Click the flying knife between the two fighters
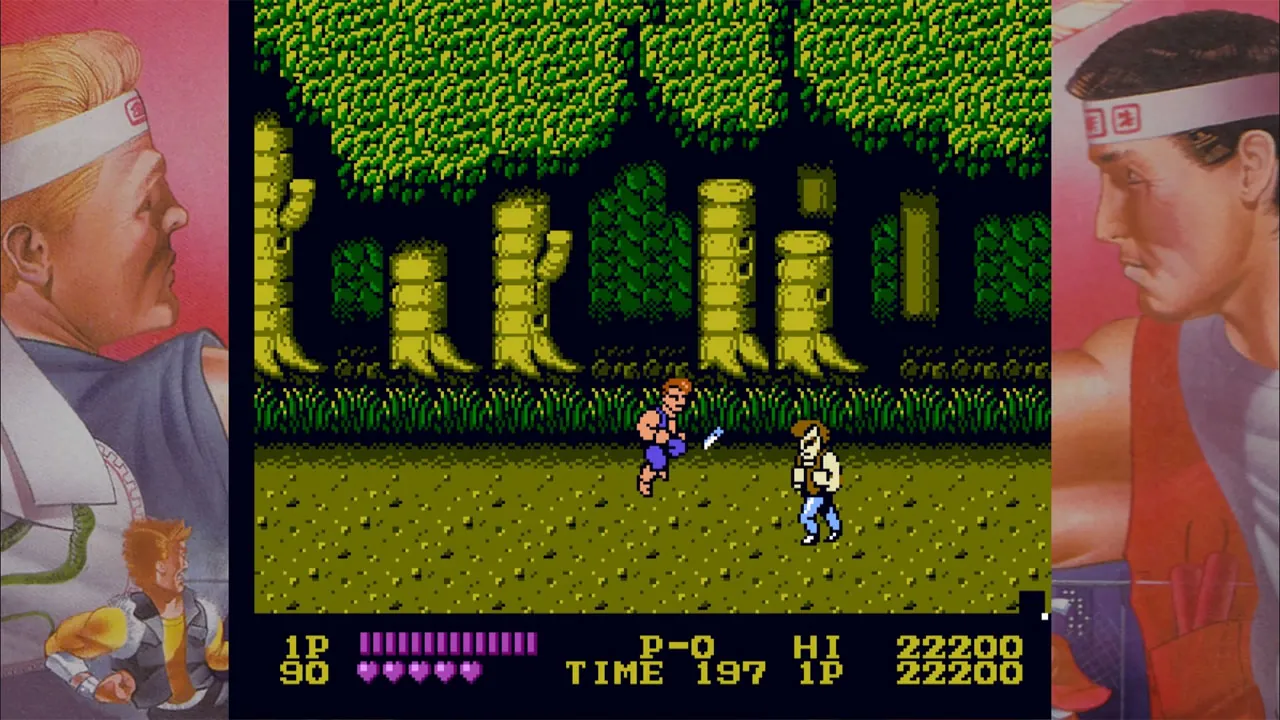 click(x=712, y=437)
